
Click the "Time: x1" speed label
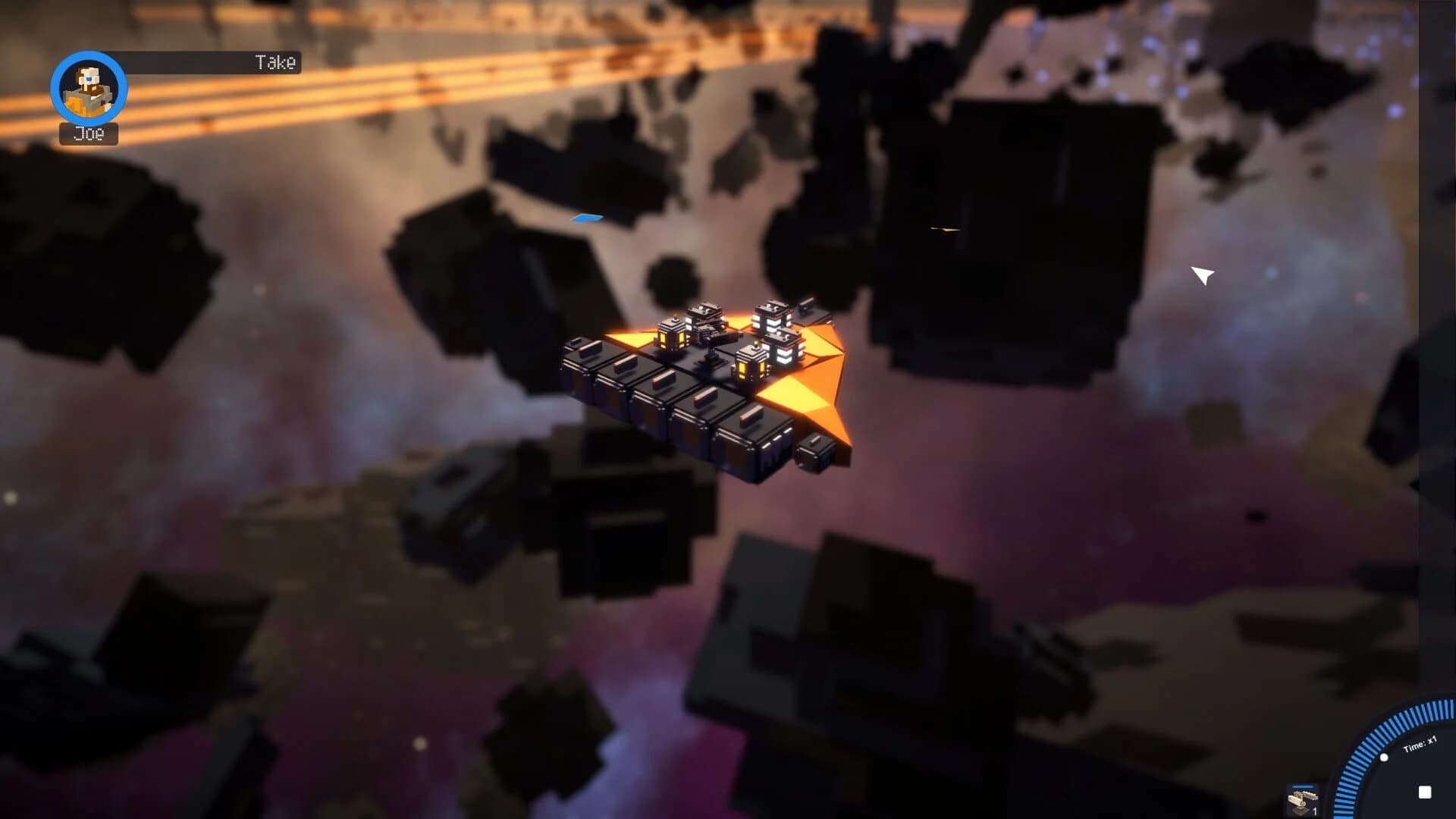[1418, 743]
